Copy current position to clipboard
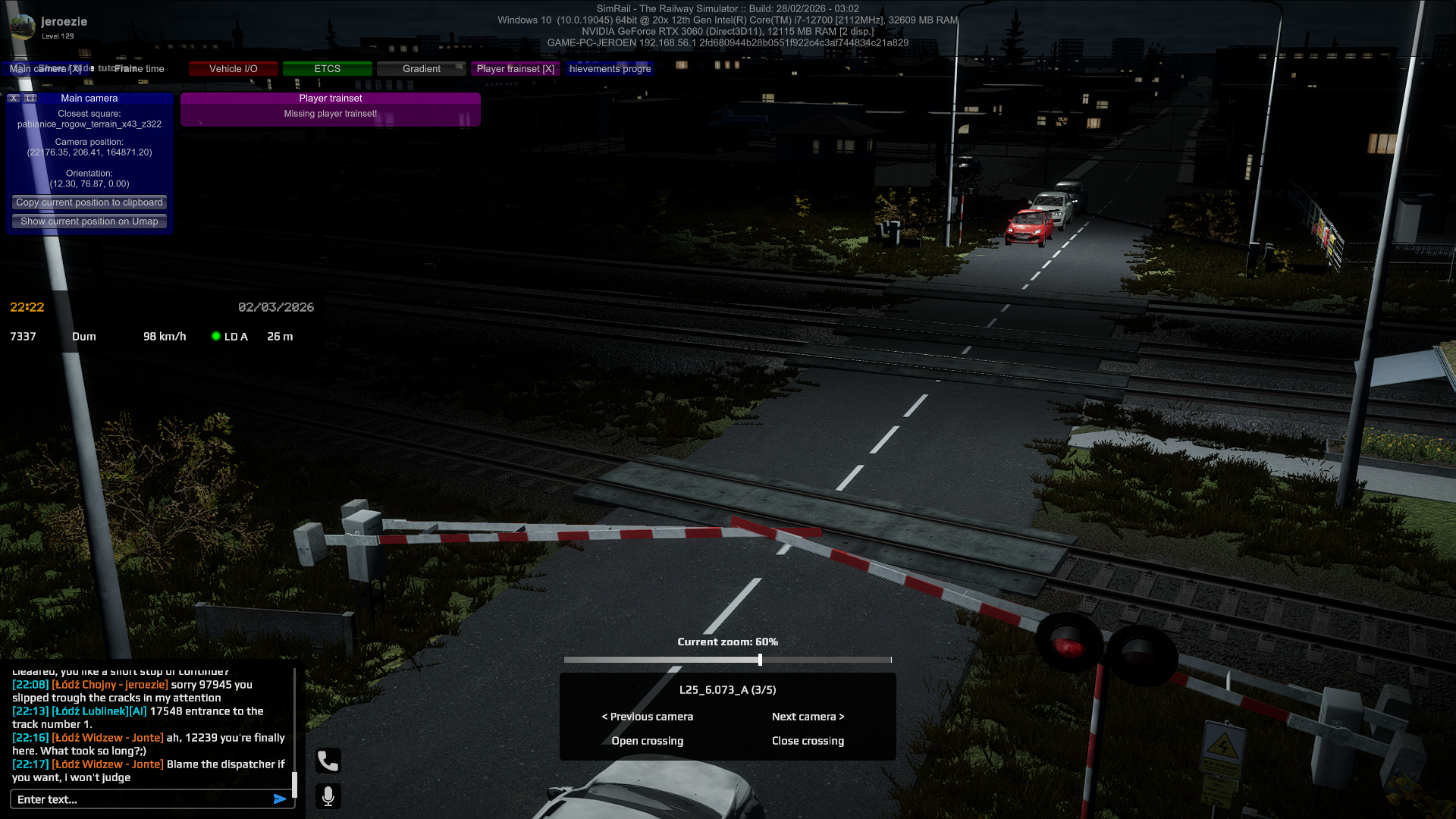 coord(89,202)
